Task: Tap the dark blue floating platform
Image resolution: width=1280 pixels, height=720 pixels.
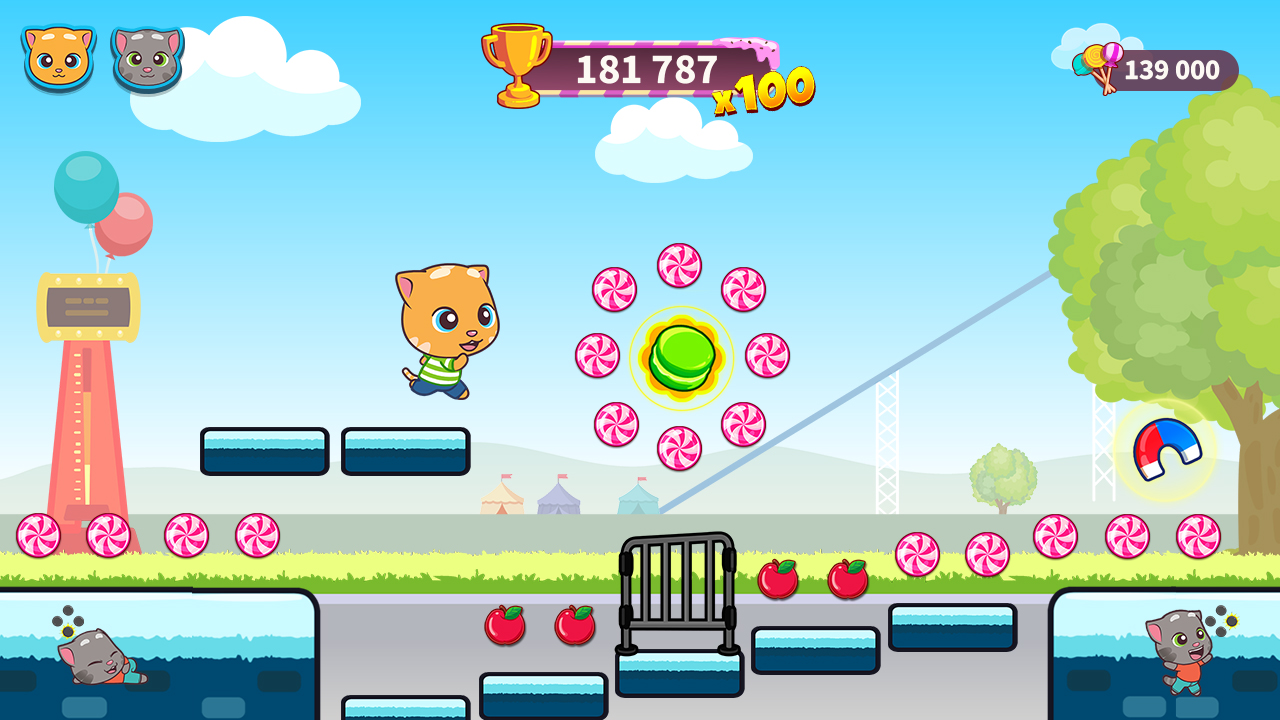Action: (265, 450)
